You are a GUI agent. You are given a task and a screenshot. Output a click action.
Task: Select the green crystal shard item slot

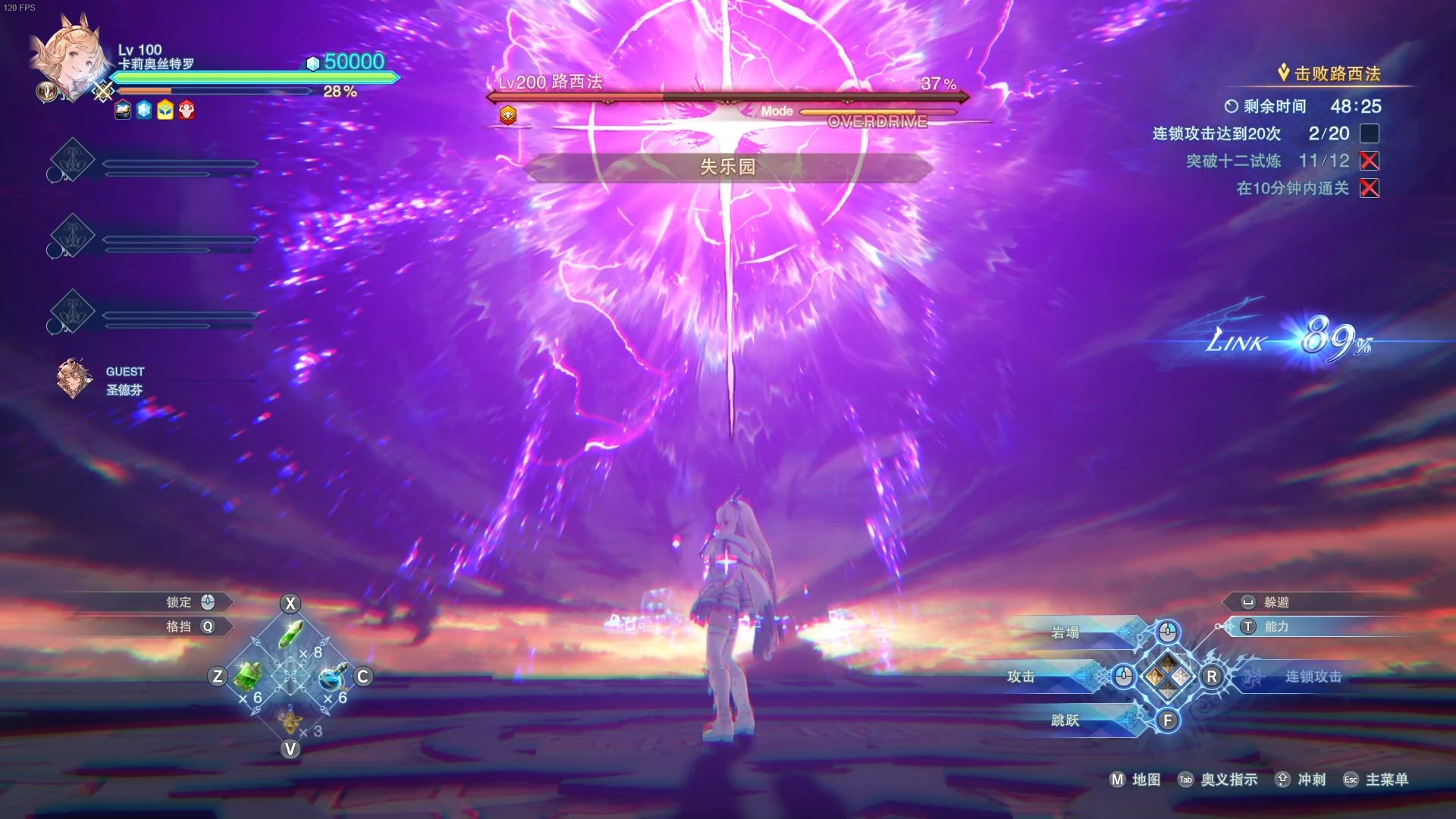[x=291, y=634]
